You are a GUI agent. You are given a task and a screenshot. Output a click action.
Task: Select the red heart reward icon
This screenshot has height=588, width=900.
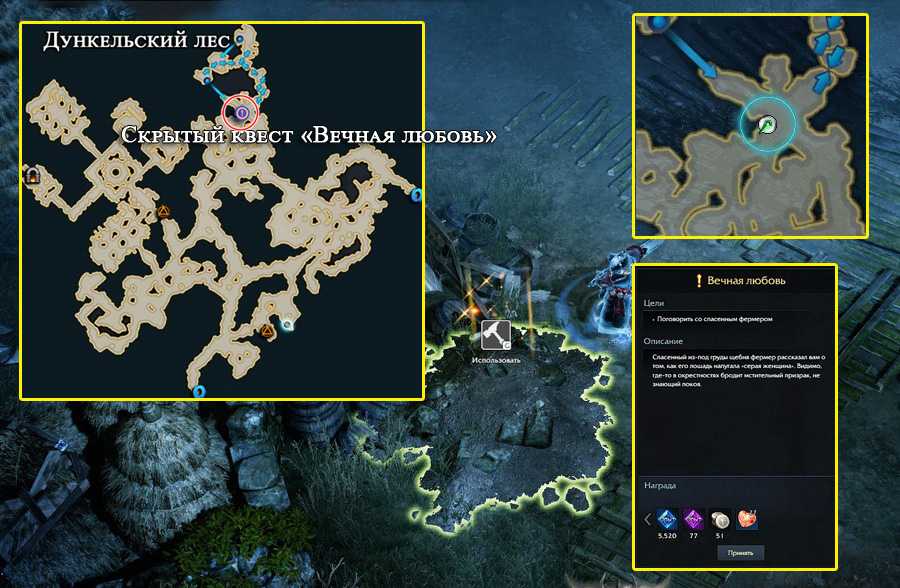[745, 519]
